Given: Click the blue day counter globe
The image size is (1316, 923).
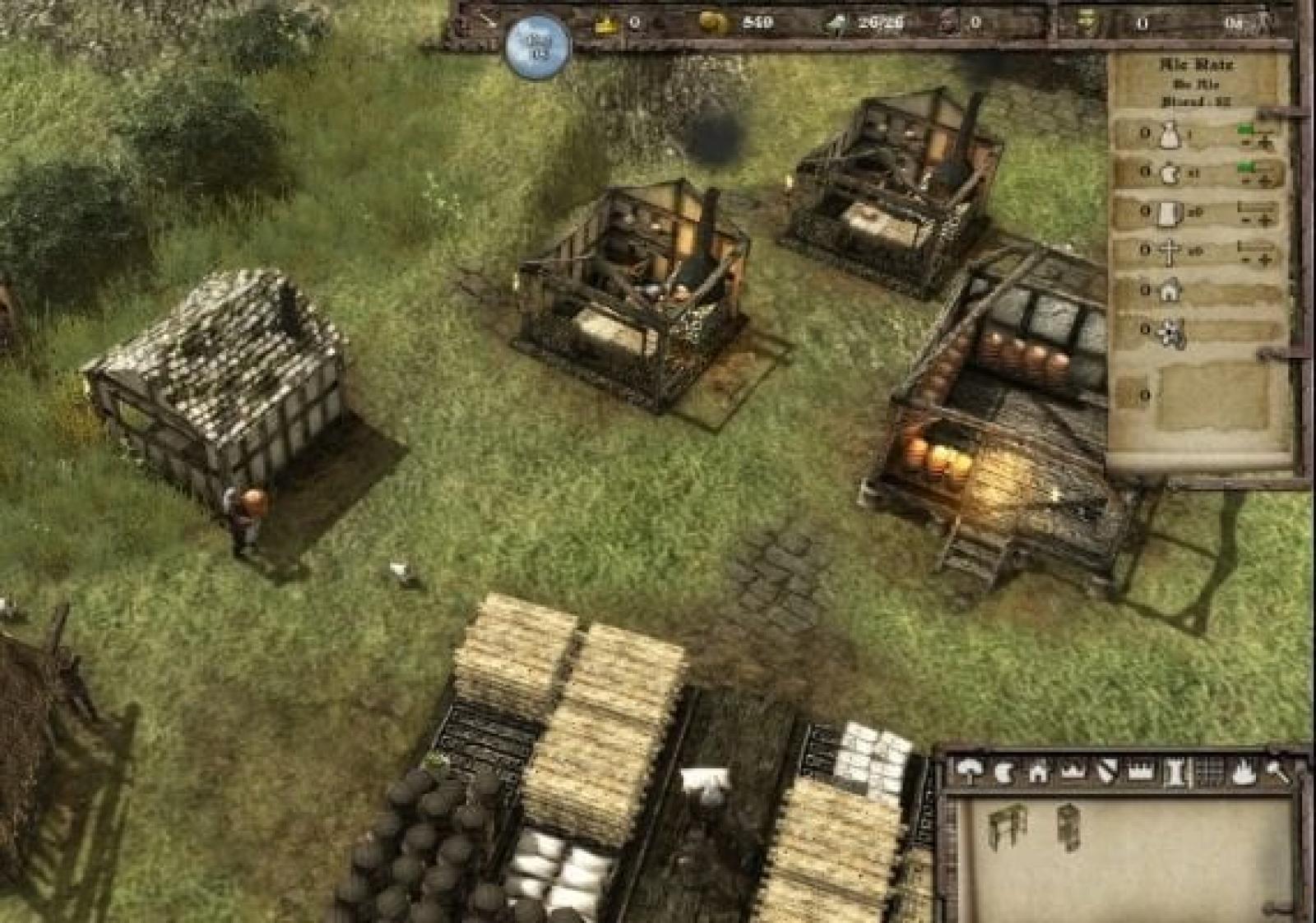Looking at the screenshot, I should click(539, 45).
